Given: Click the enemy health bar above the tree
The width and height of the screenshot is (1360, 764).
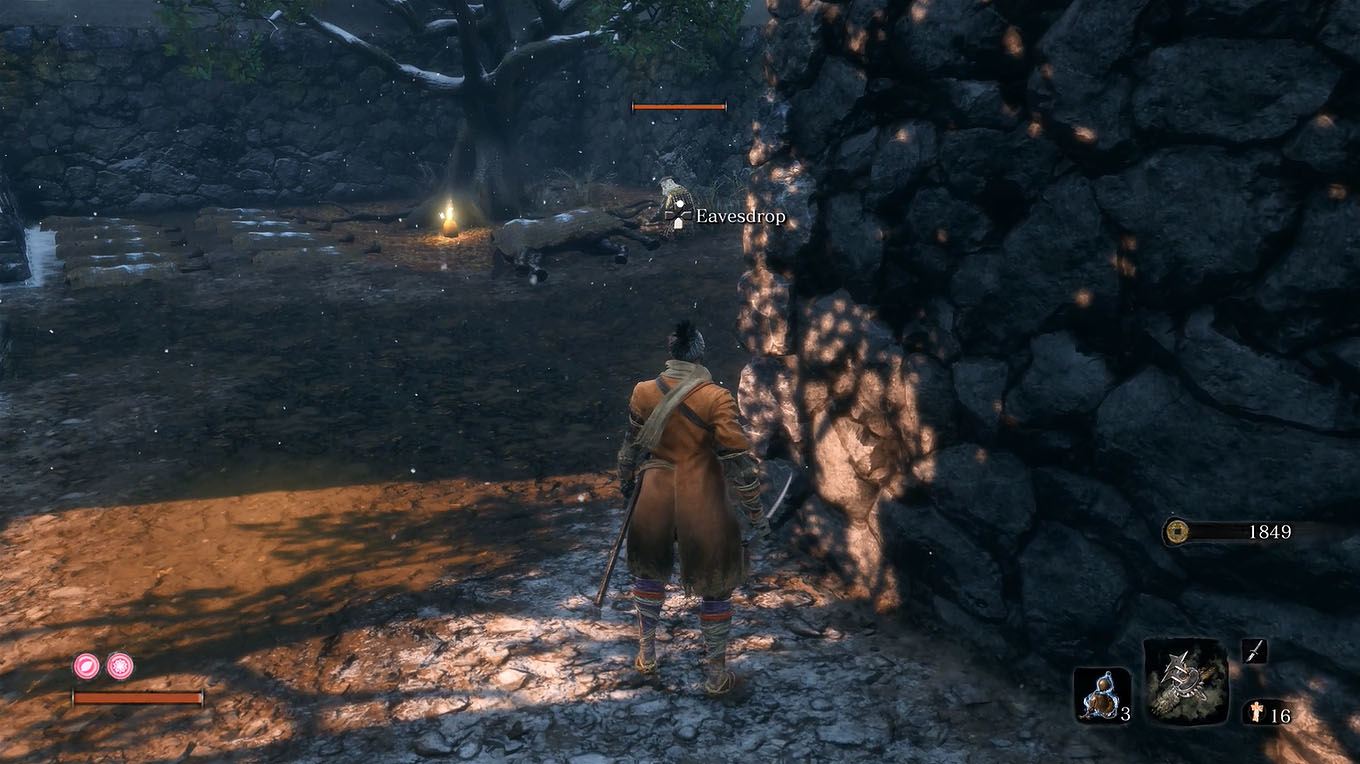Looking at the screenshot, I should click(677, 104).
